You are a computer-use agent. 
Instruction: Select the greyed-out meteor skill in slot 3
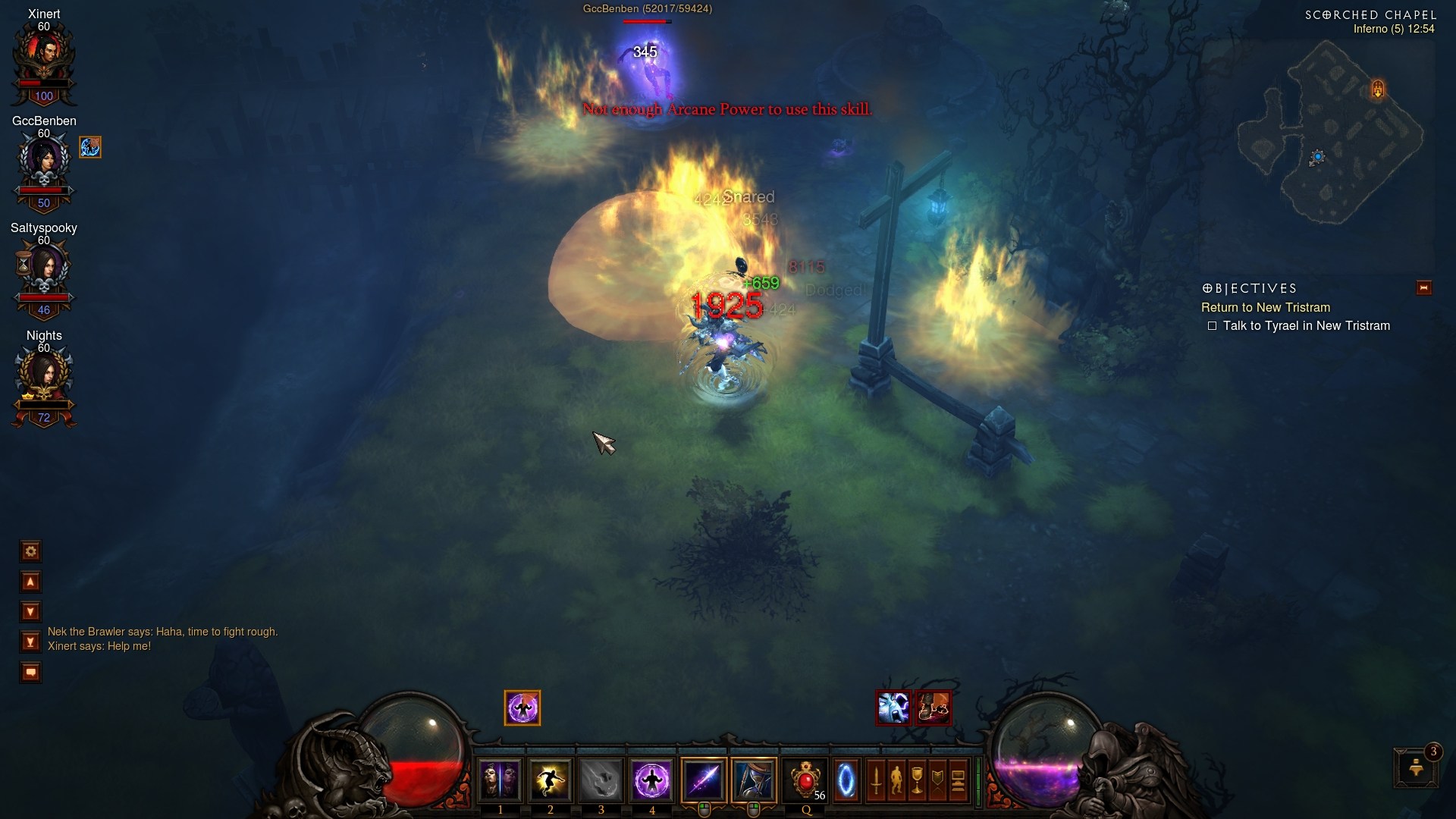pos(601,780)
